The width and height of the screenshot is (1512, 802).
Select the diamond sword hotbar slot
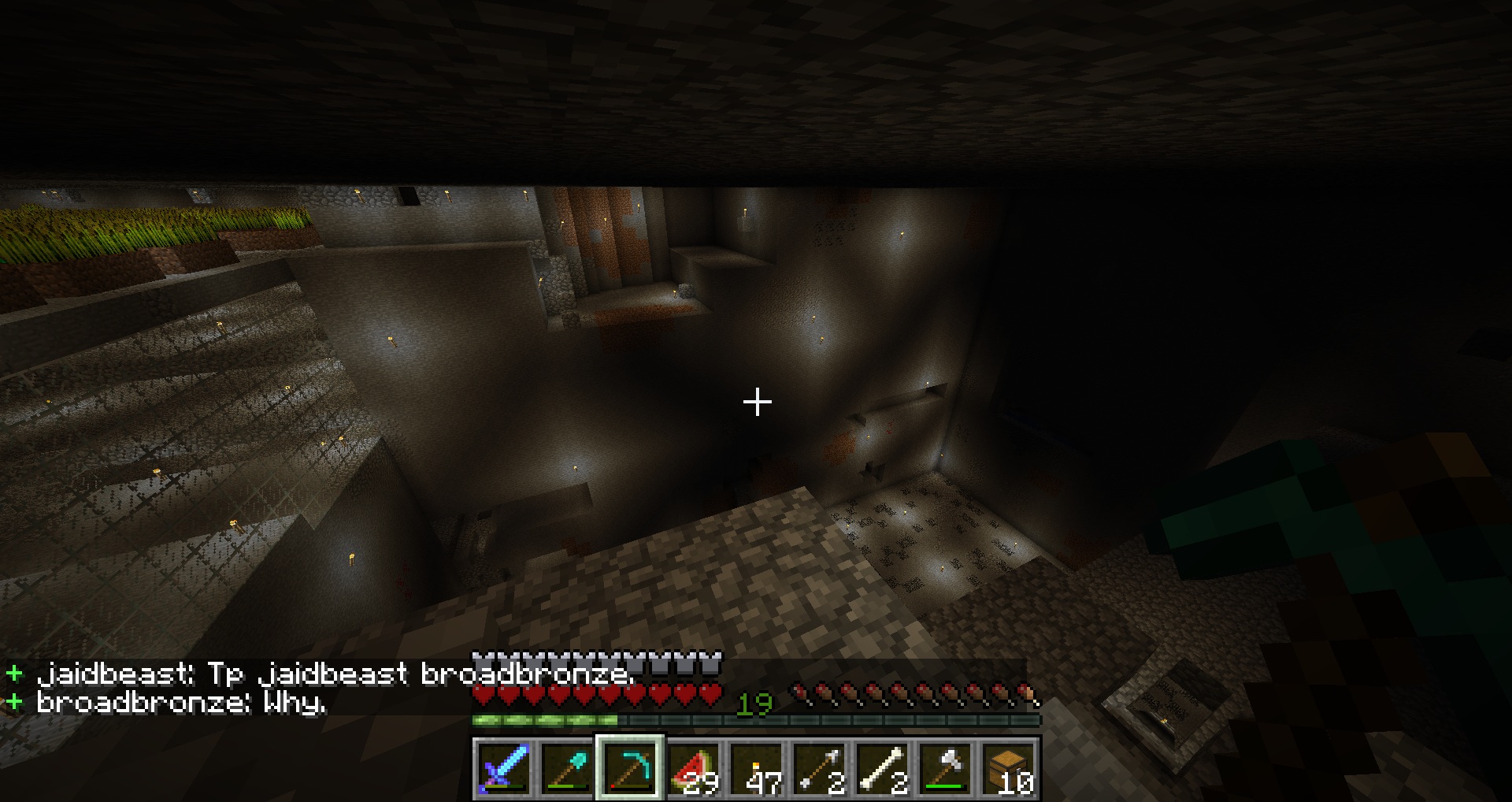coord(504,767)
